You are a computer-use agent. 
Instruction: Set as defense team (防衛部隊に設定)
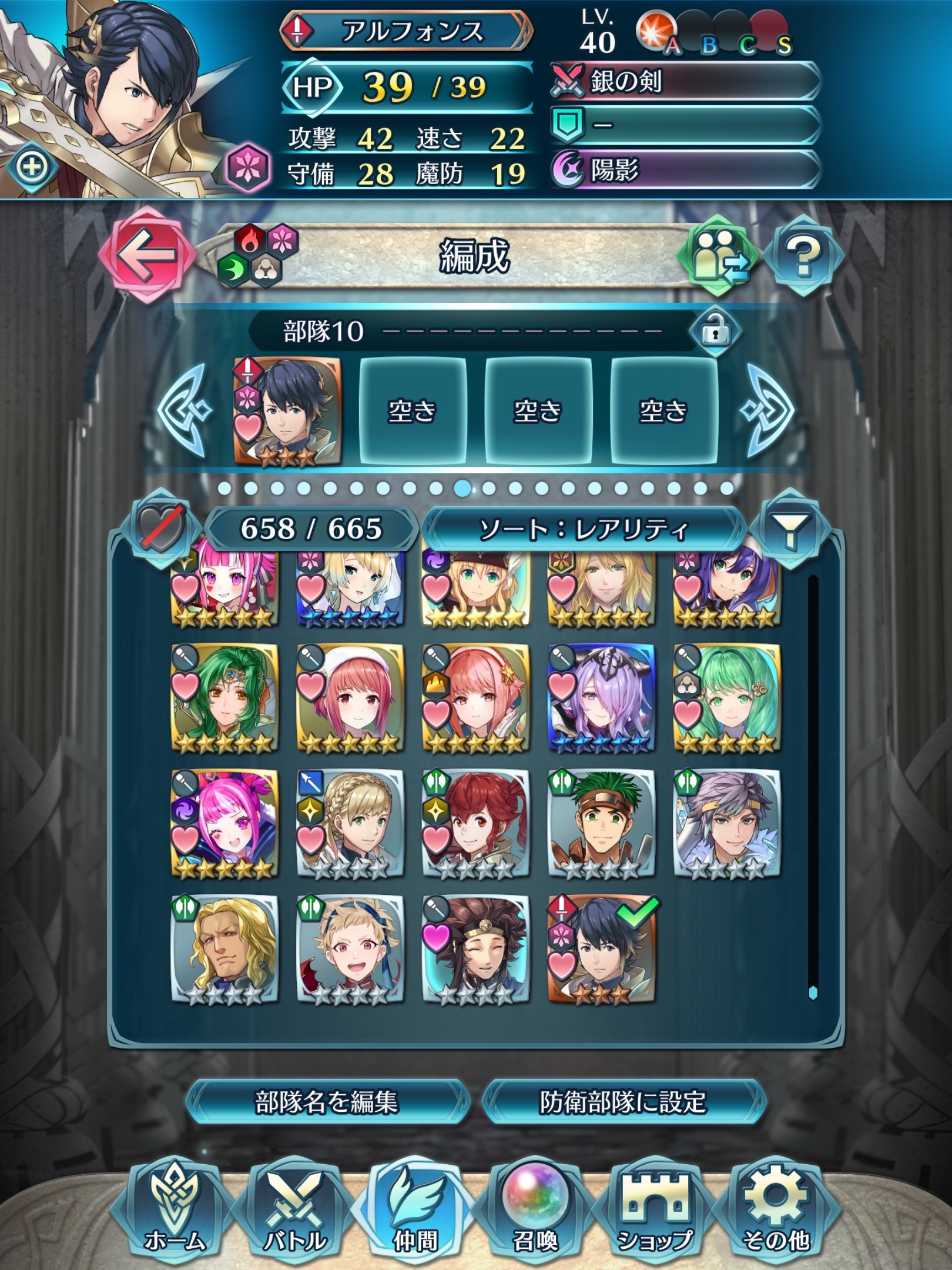click(623, 1102)
